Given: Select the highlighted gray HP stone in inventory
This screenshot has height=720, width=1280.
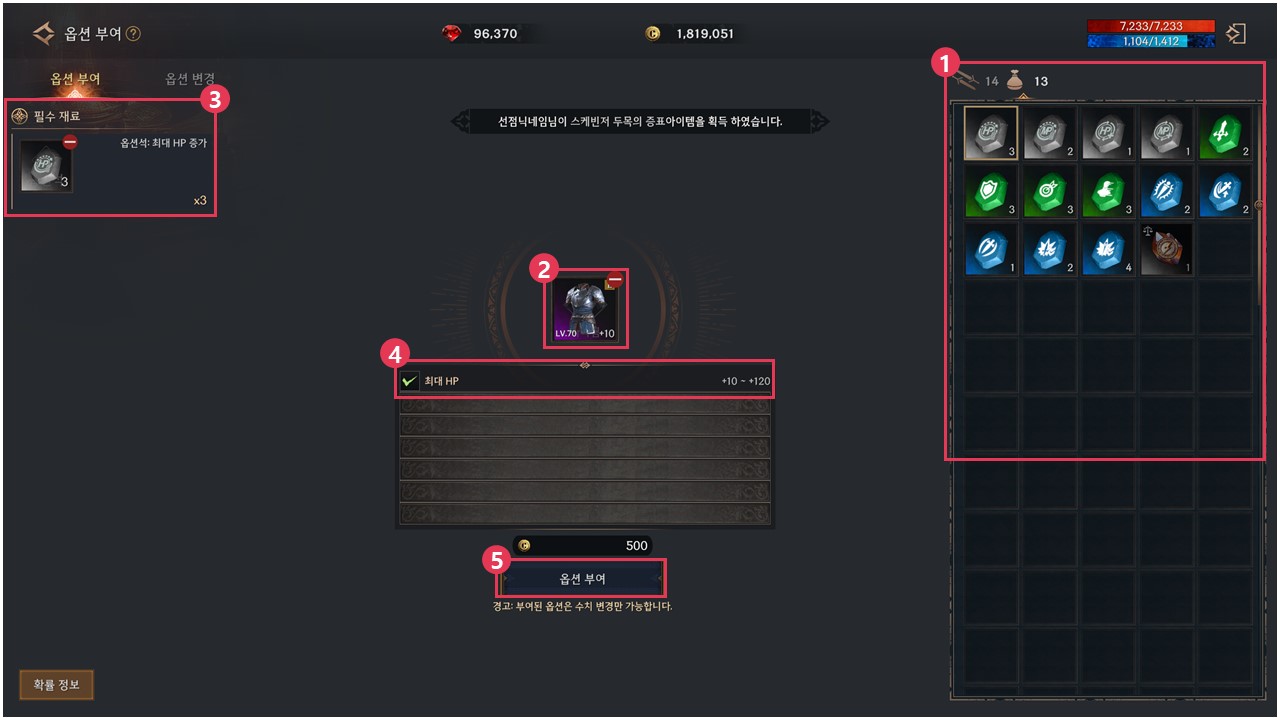Looking at the screenshot, I should coord(991,134).
